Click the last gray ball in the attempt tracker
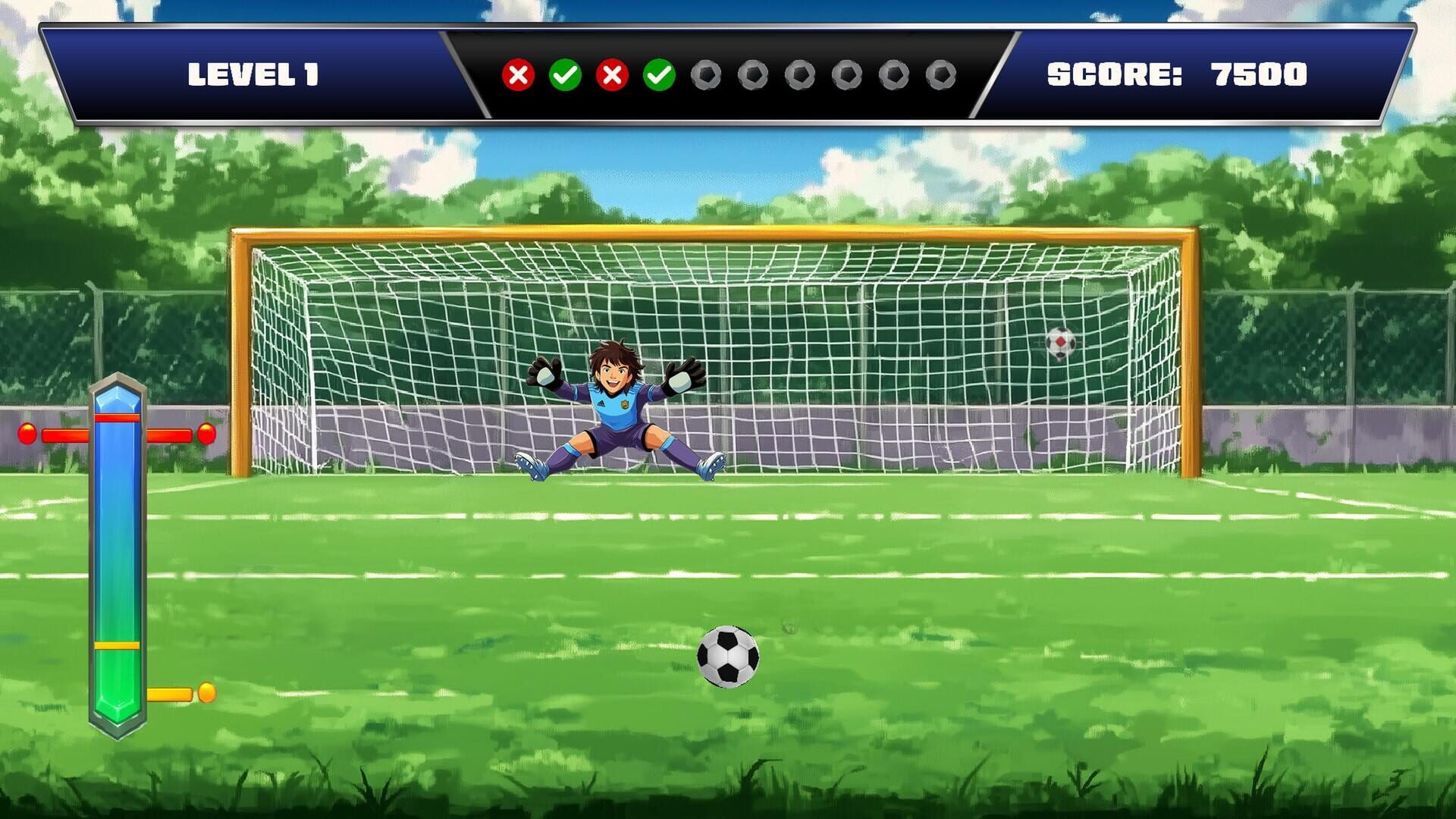 (943, 74)
